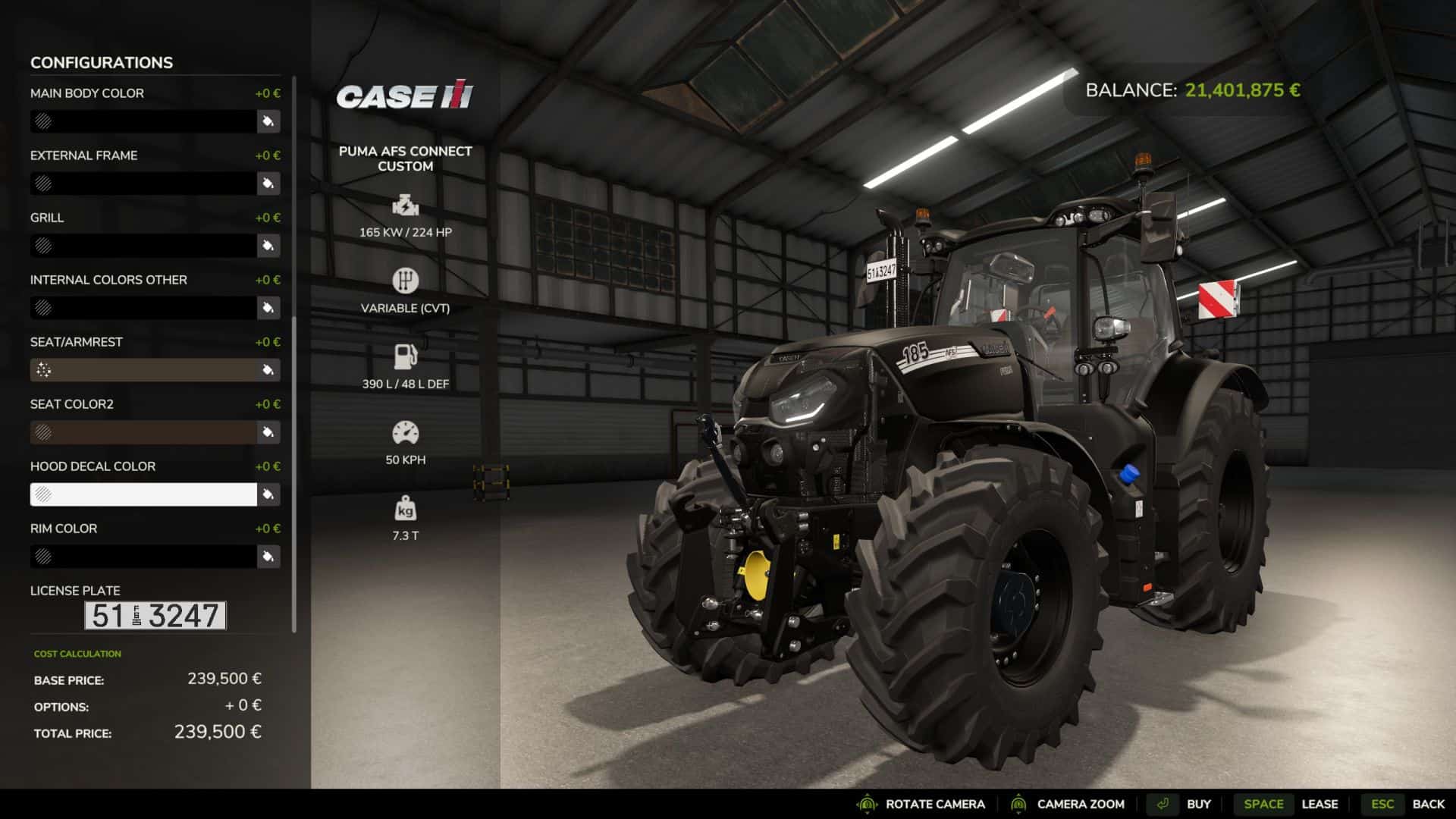Open the Grill paint bucket picker
1456x819 pixels.
pos(268,246)
